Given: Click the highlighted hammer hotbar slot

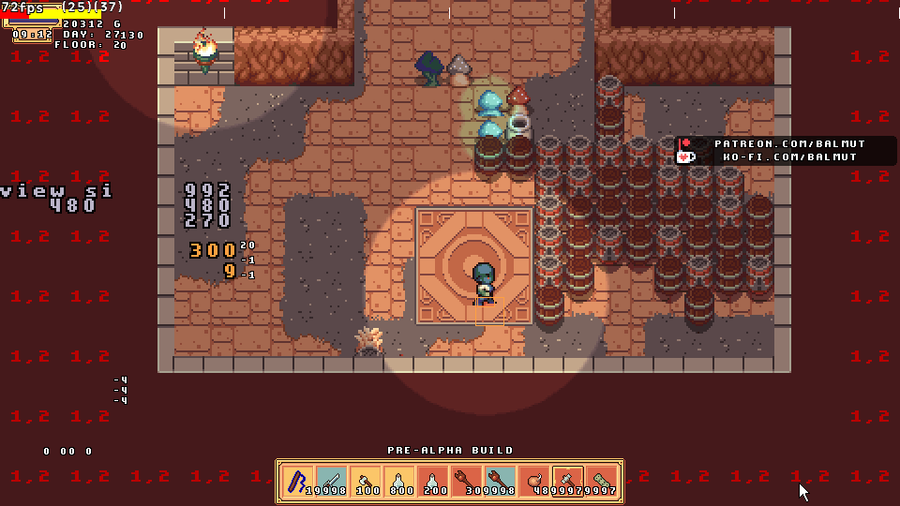Looking at the screenshot, I should [568, 482].
